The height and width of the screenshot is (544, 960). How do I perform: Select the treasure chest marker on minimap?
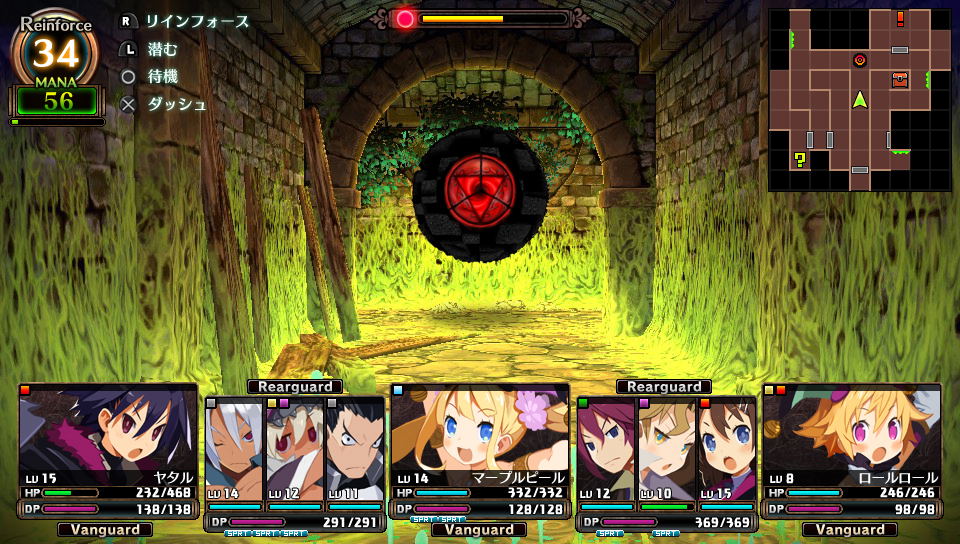pos(900,79)
